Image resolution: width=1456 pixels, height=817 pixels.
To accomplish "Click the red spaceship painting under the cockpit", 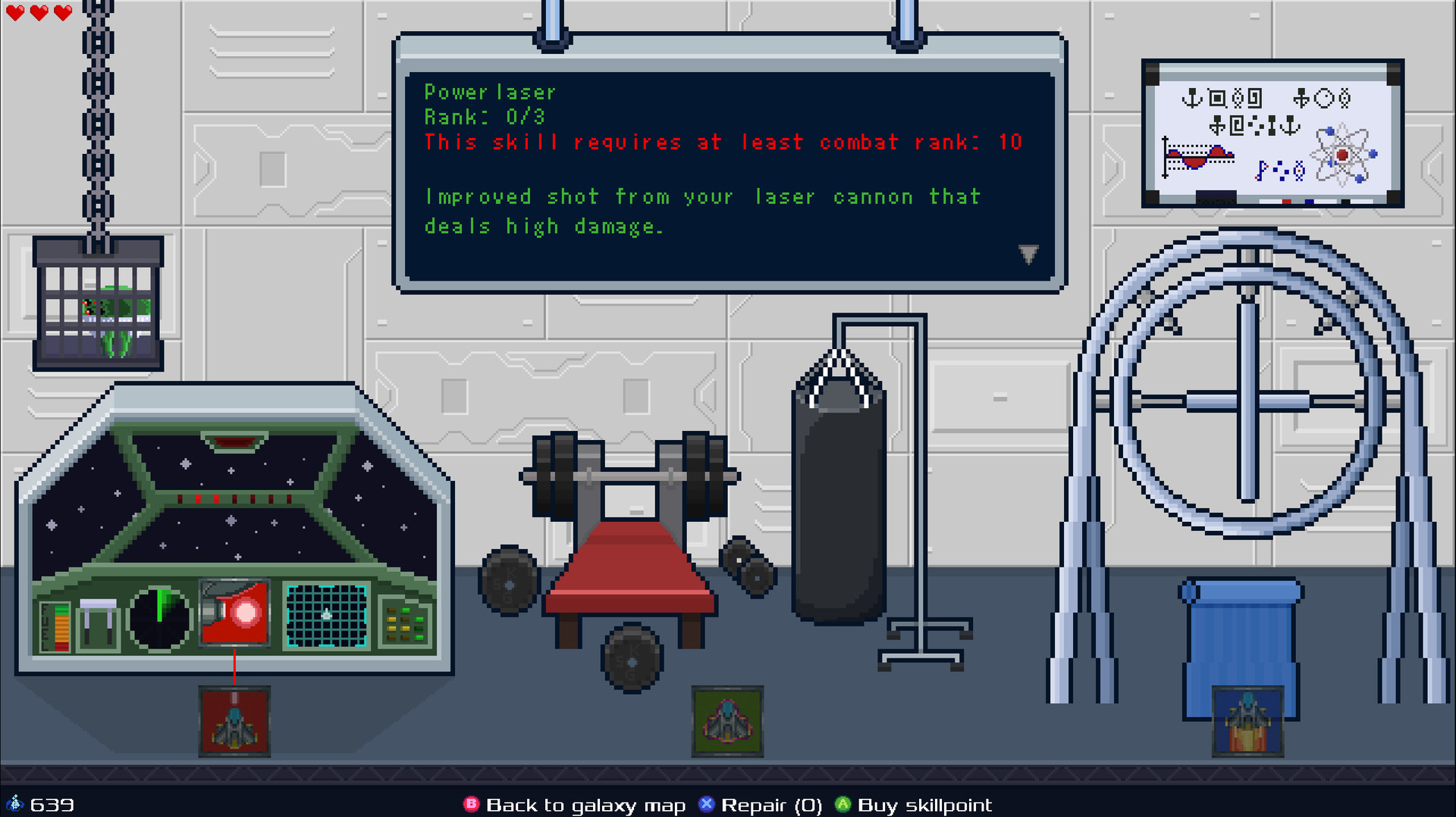I will pos(234,721).
